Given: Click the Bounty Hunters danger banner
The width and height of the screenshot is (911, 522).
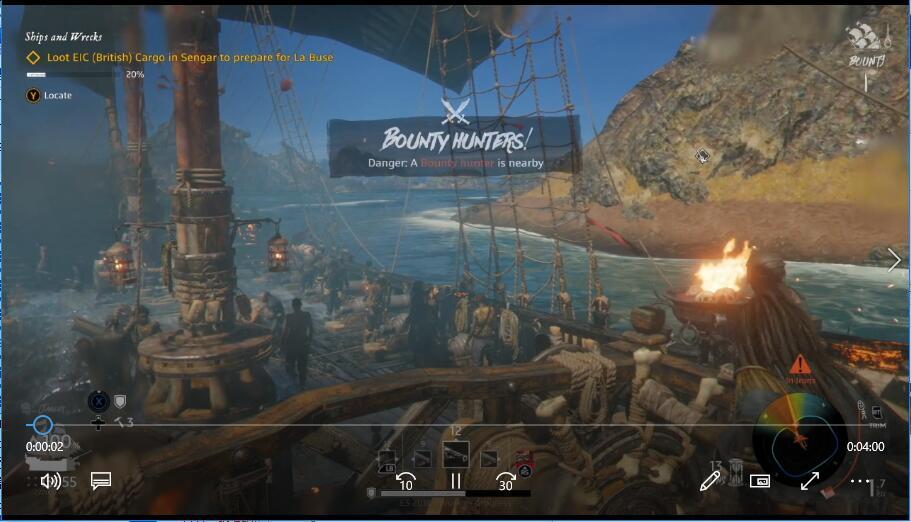Looking at the screenshot, I should (x=455, y=146).
